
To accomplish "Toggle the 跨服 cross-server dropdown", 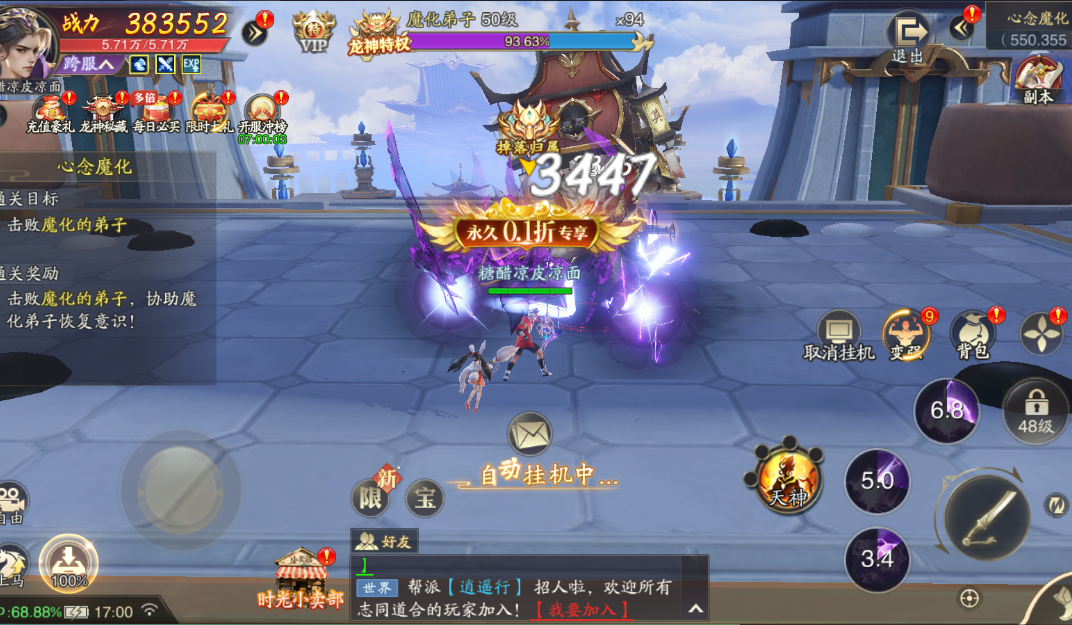I will point(89,64).
